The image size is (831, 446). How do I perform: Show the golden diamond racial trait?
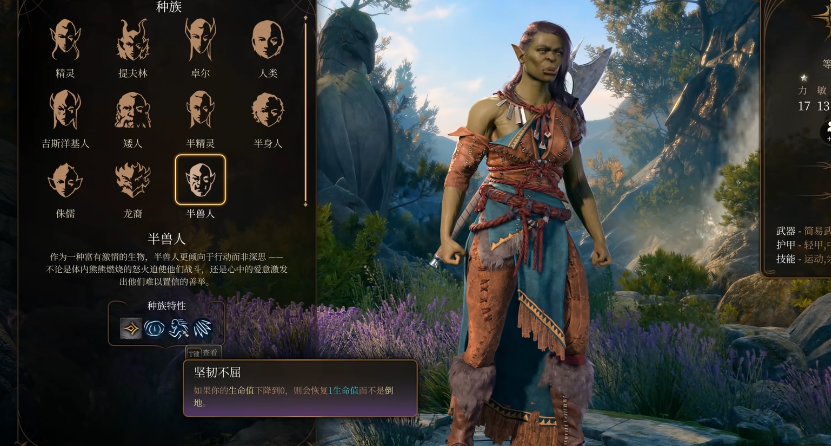pyautogui.click(x=131, y=327)
